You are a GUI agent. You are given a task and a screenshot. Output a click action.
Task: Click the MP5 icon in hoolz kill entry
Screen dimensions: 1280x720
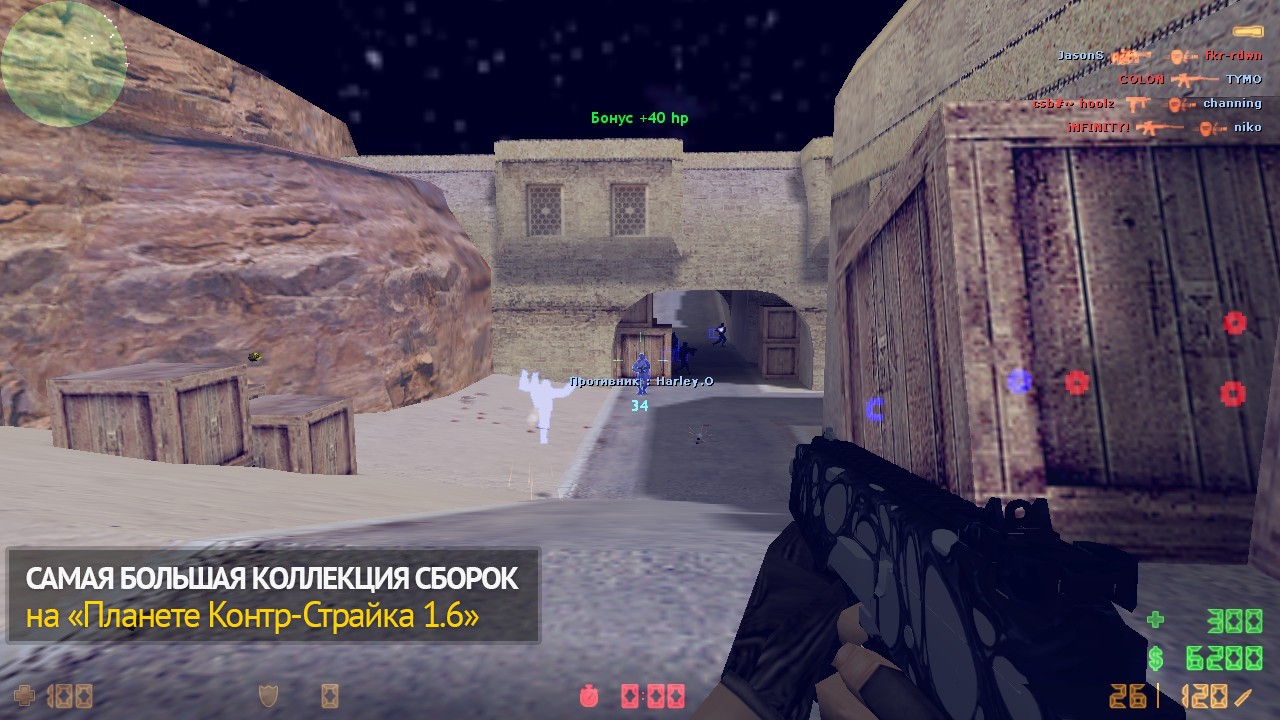point(1139,104)
